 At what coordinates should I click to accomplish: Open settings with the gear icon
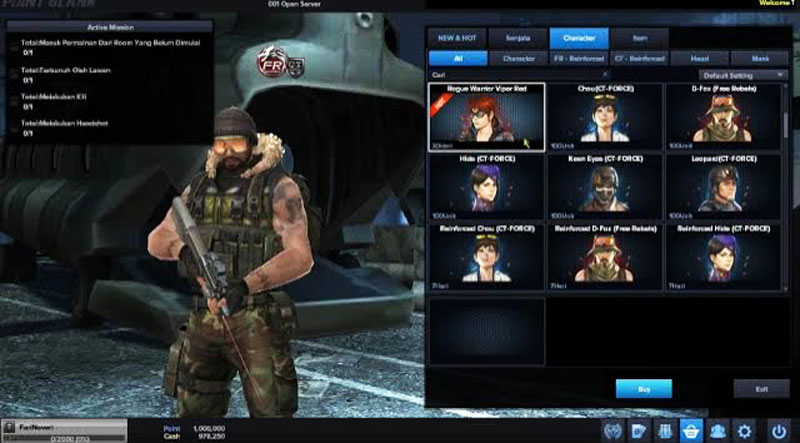(x=745, y=431)
